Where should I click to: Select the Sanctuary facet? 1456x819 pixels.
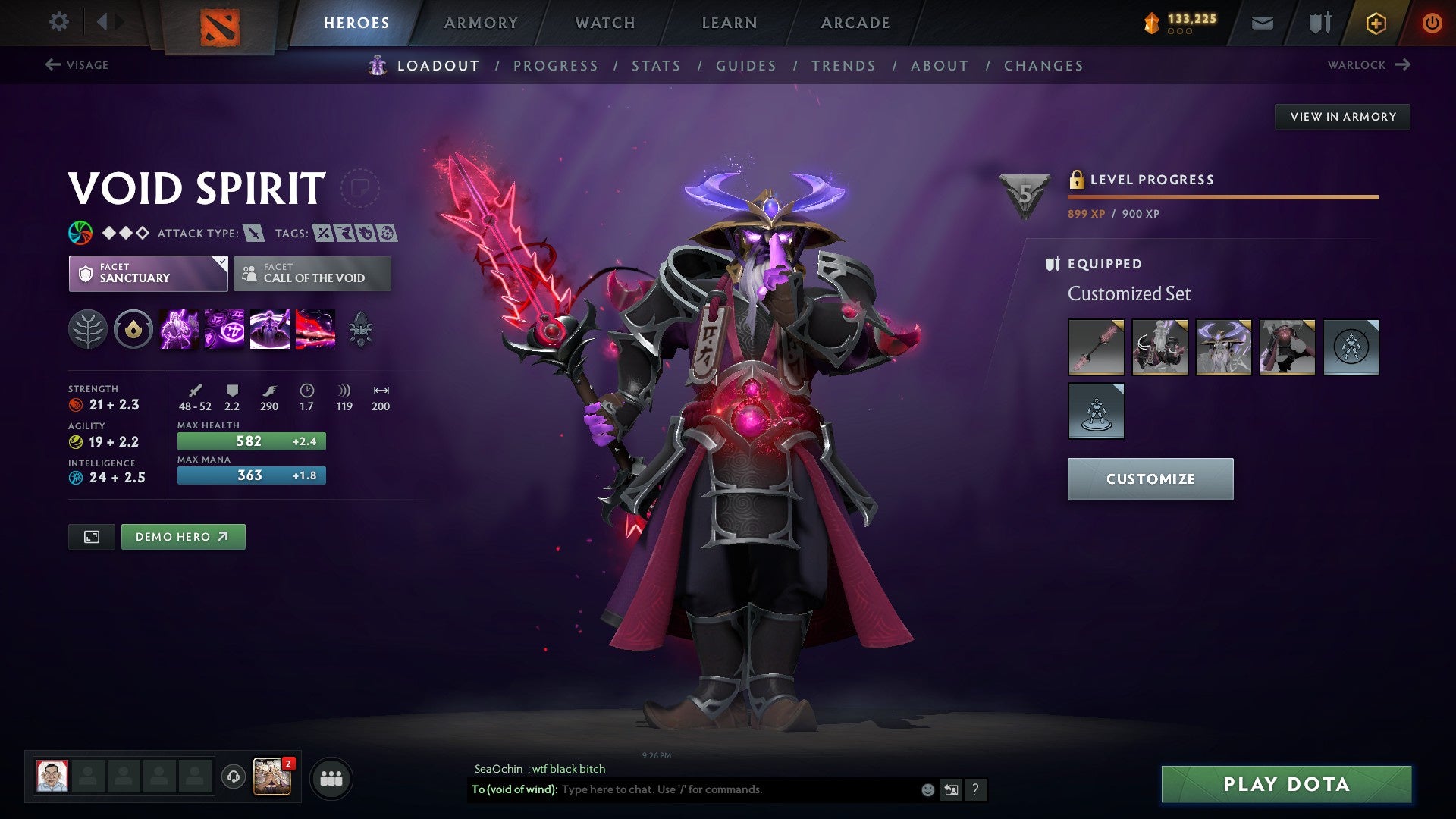(x=149, y=273)
